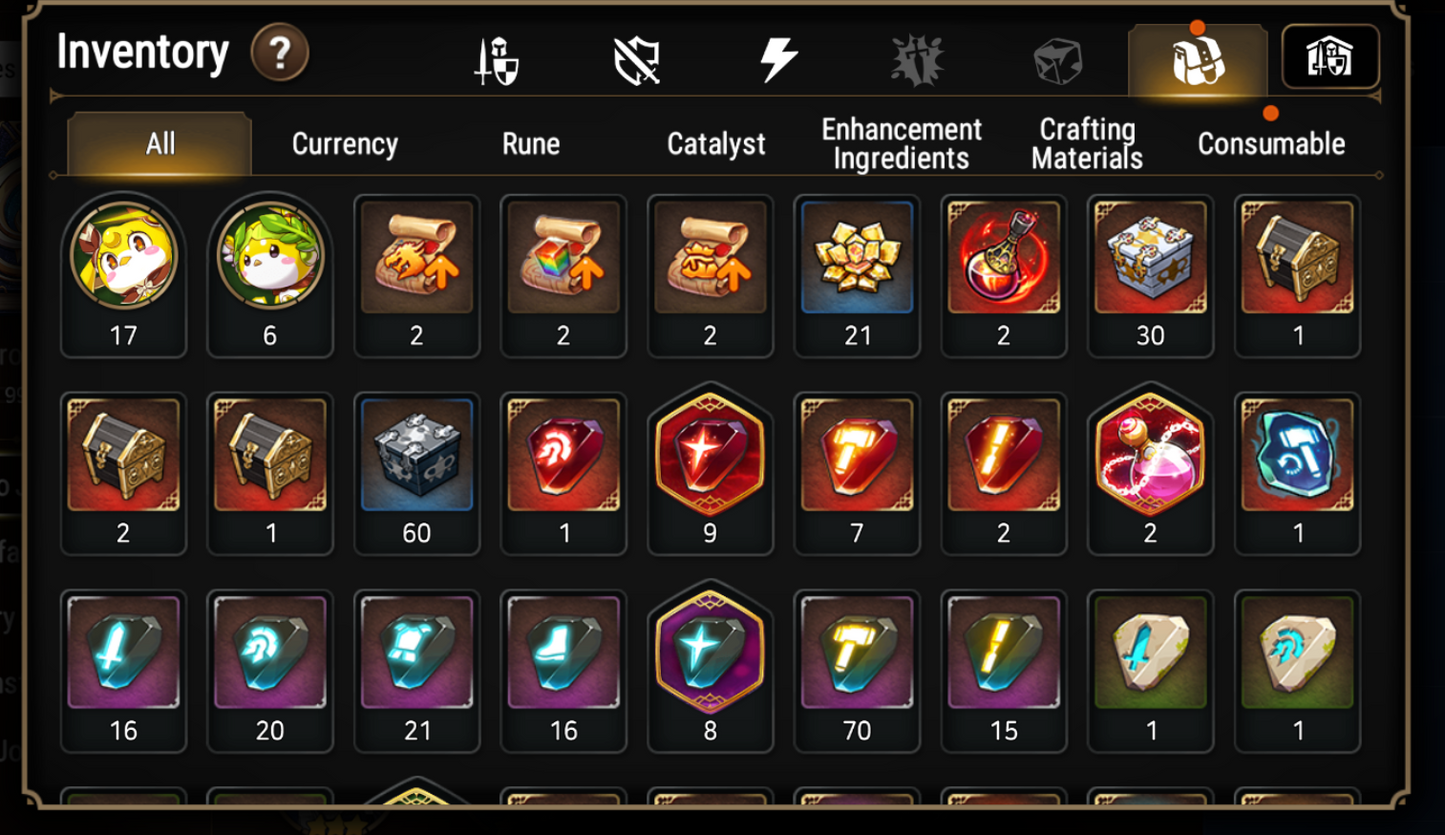
Task: Open the Rune tab
Action: (530, 143)
